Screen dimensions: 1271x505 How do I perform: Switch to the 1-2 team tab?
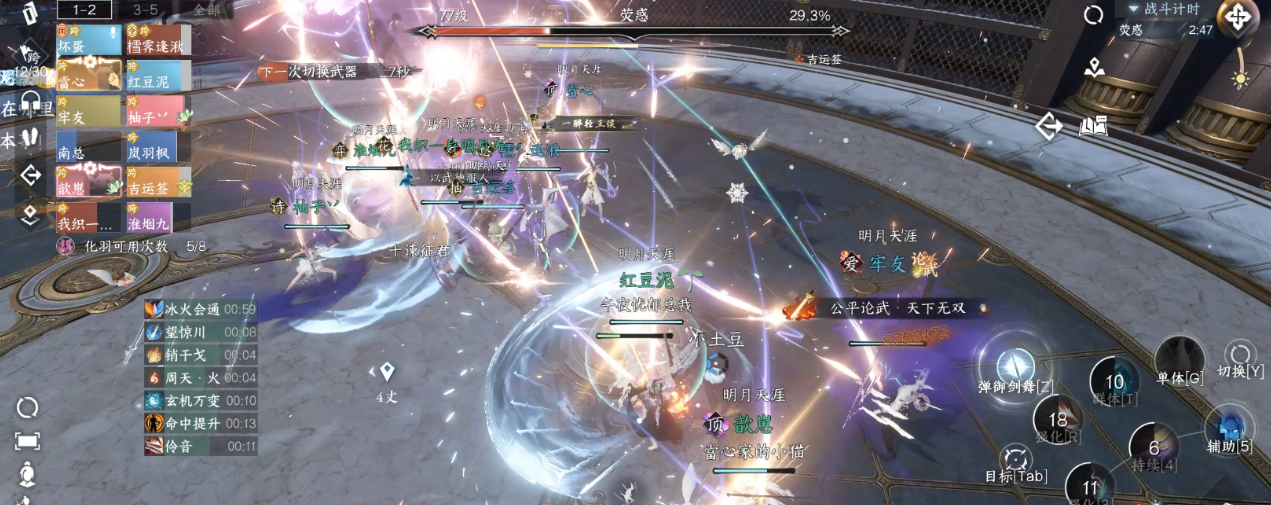coord(83,9)
